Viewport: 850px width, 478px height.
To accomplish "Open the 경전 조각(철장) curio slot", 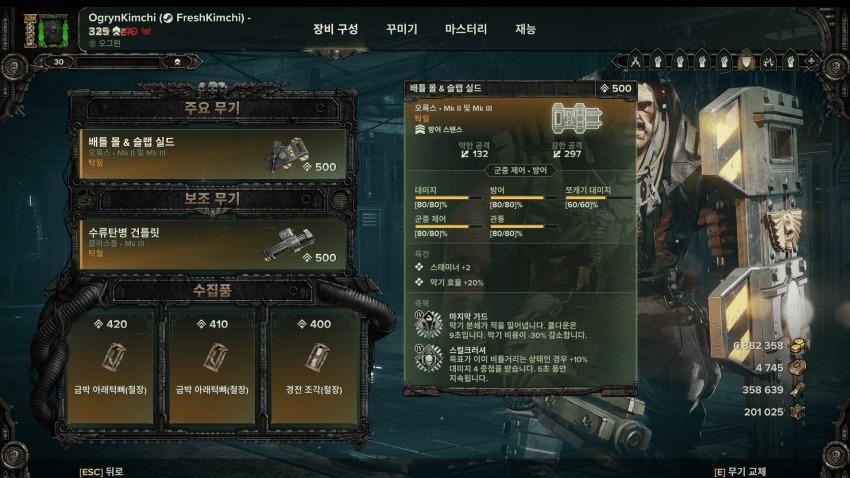I will click(314, 355).
